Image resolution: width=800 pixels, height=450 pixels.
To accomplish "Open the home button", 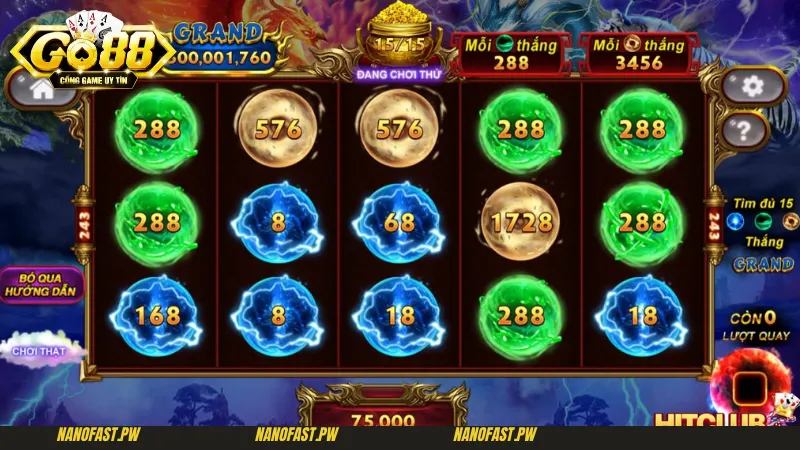I will click(42, 88).
